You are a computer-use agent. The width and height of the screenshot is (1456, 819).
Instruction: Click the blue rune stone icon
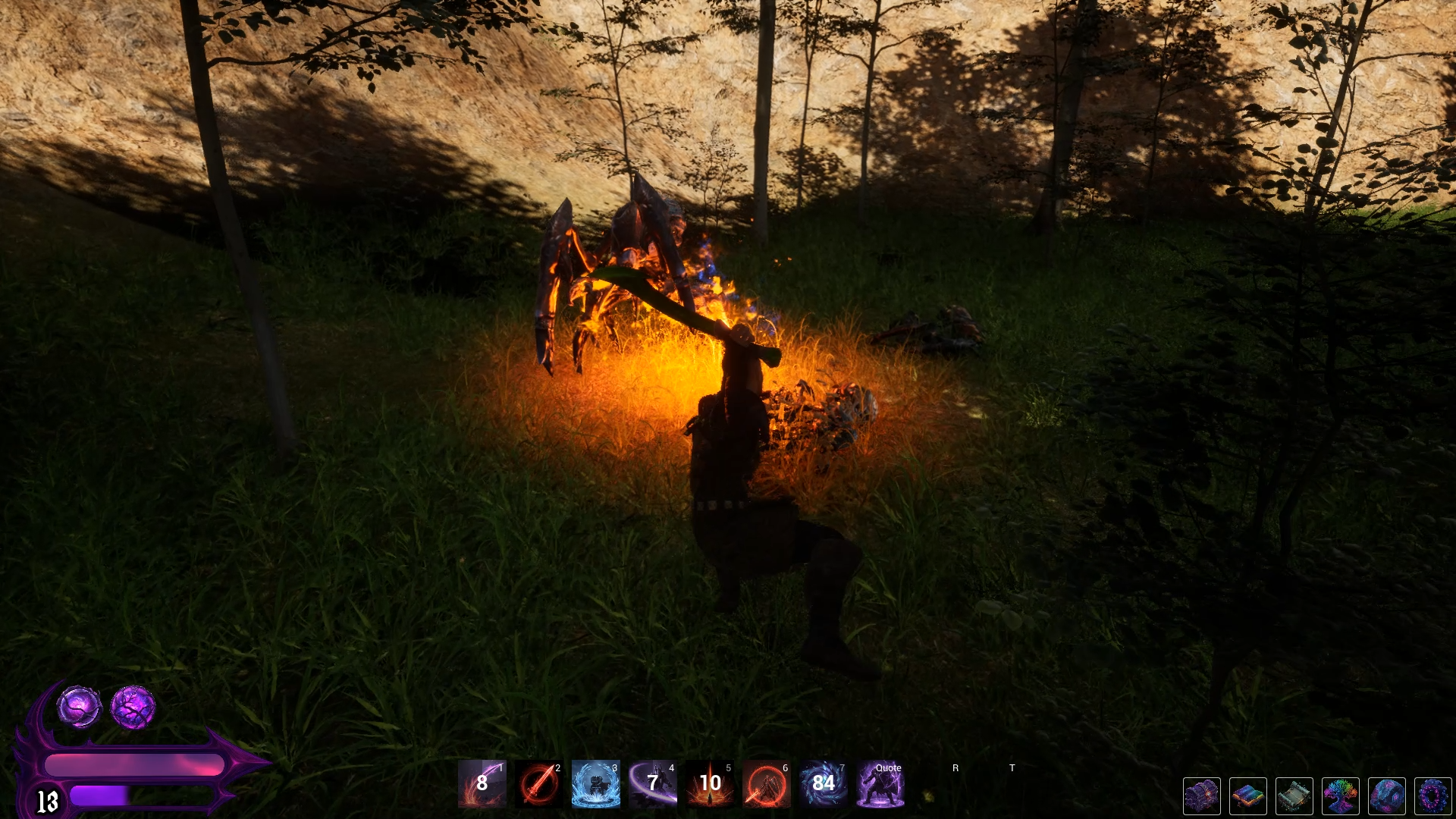point(1387,796)
